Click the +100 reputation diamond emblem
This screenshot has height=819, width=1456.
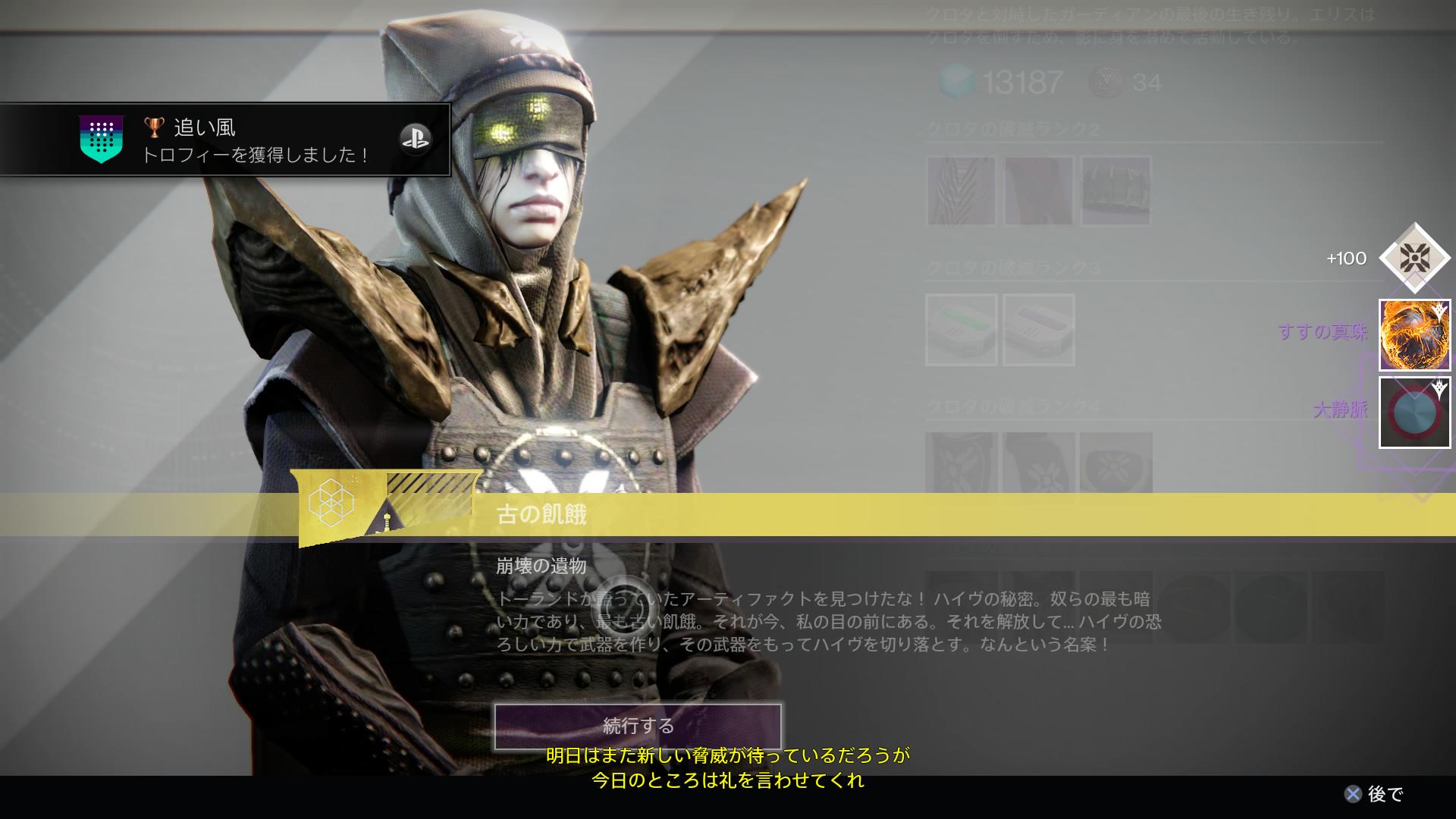tap(1415, 259)
